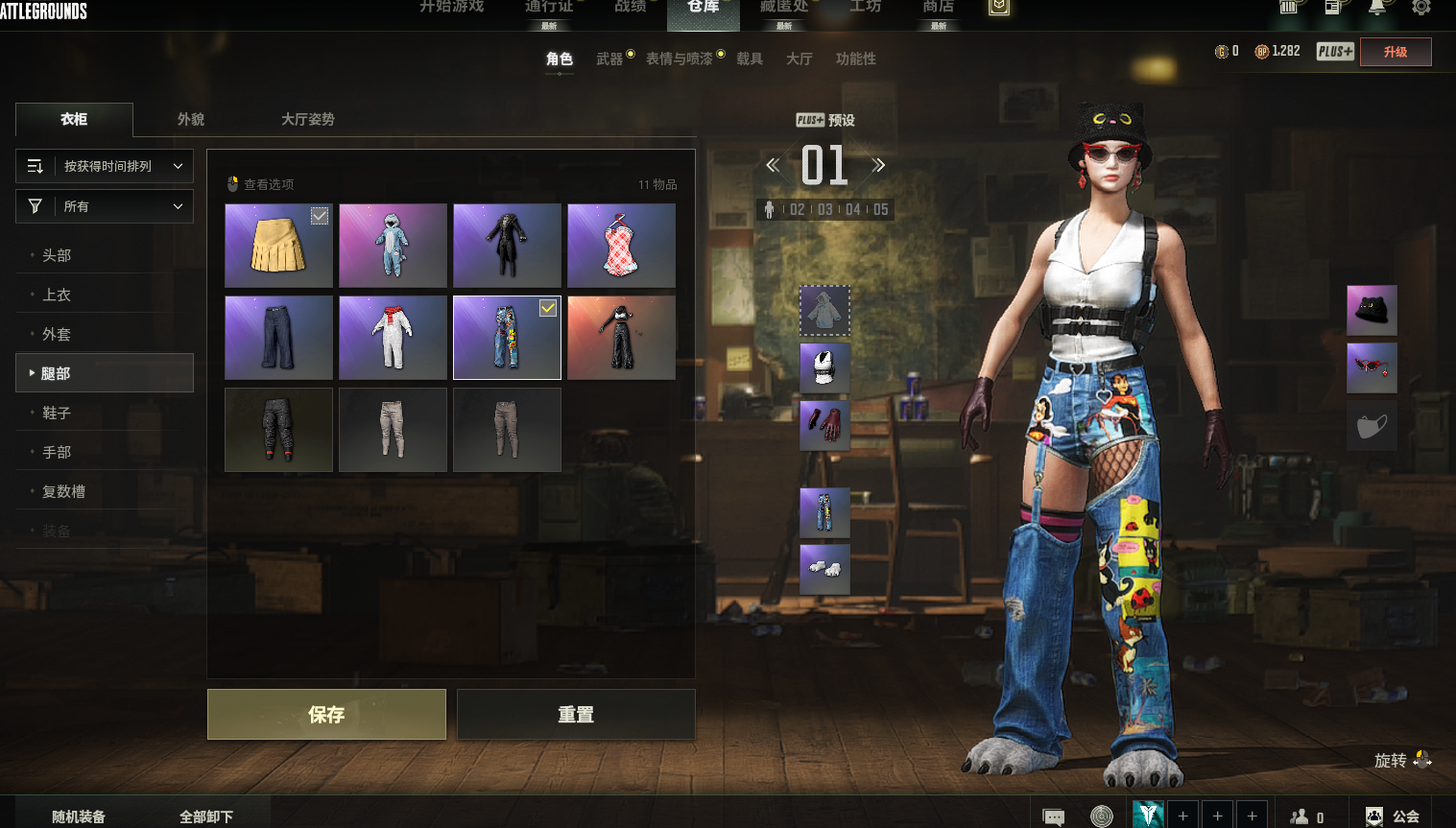The image size is (1456, 828).
Task: Pick the red plaid dress item
Action: pos(621,246)
